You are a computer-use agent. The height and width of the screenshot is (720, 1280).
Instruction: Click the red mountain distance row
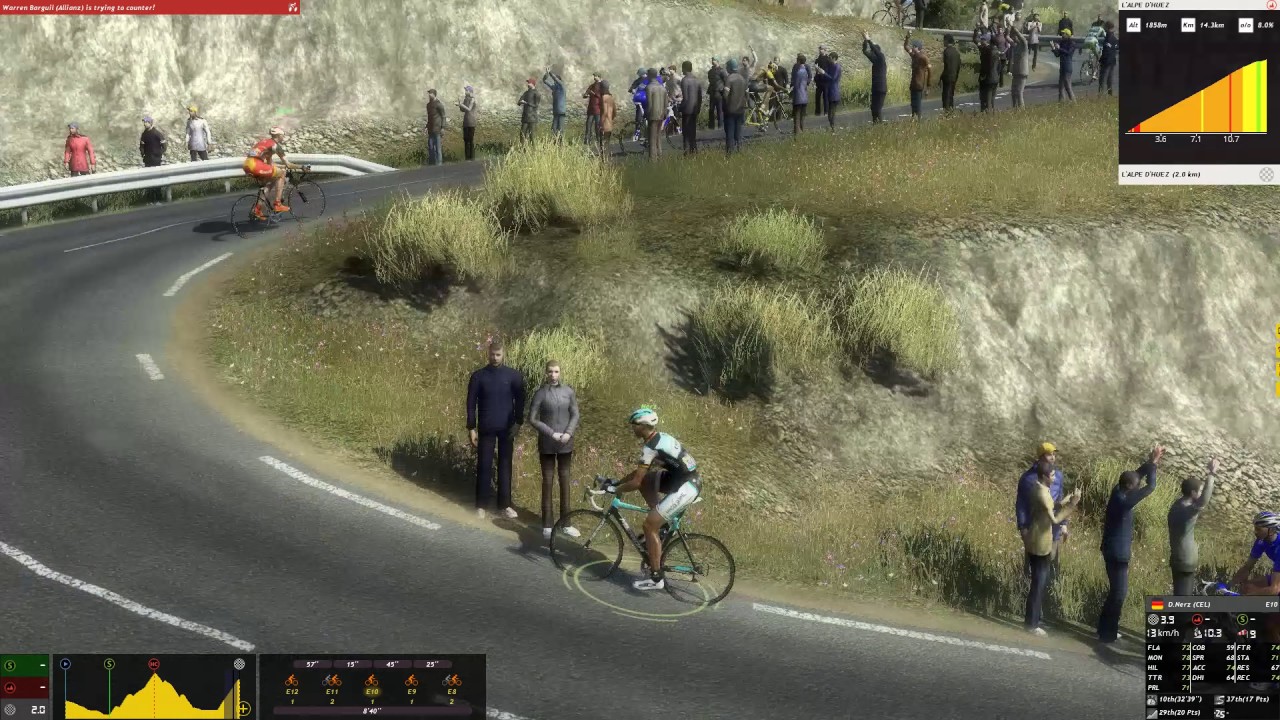tap(24, 687)
